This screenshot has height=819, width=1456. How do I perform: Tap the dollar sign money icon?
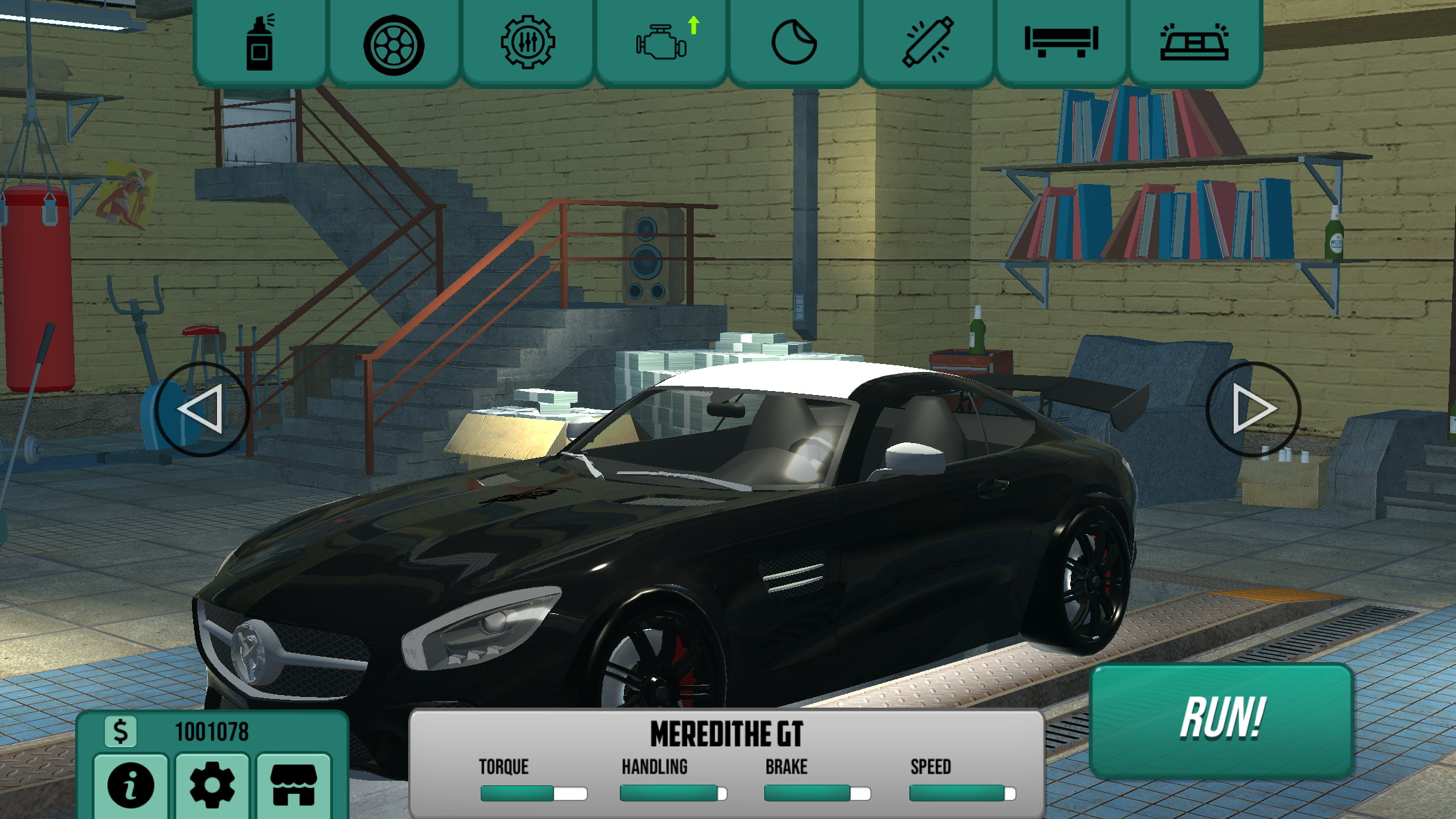pos(121,731)
